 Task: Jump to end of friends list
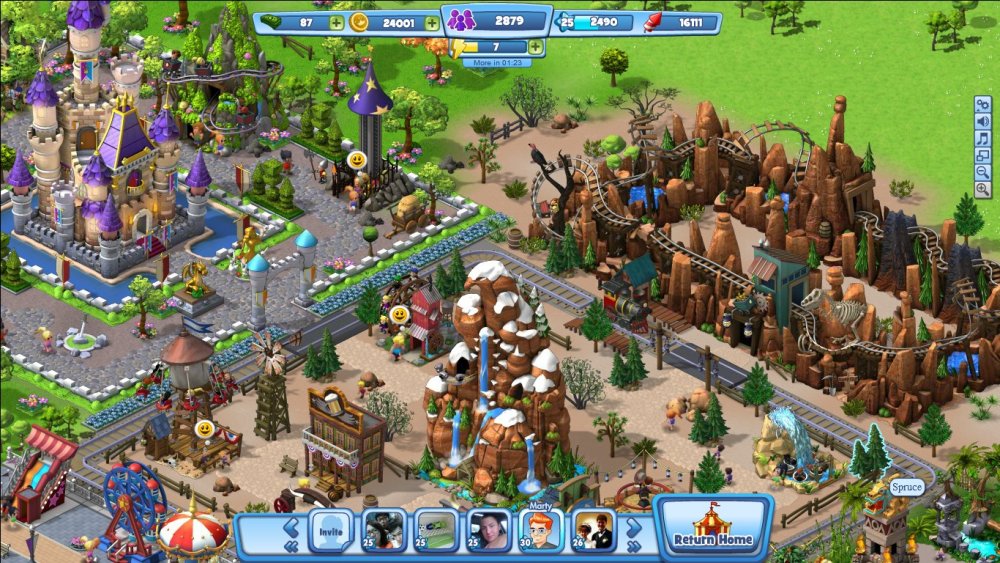pos(633,546)
